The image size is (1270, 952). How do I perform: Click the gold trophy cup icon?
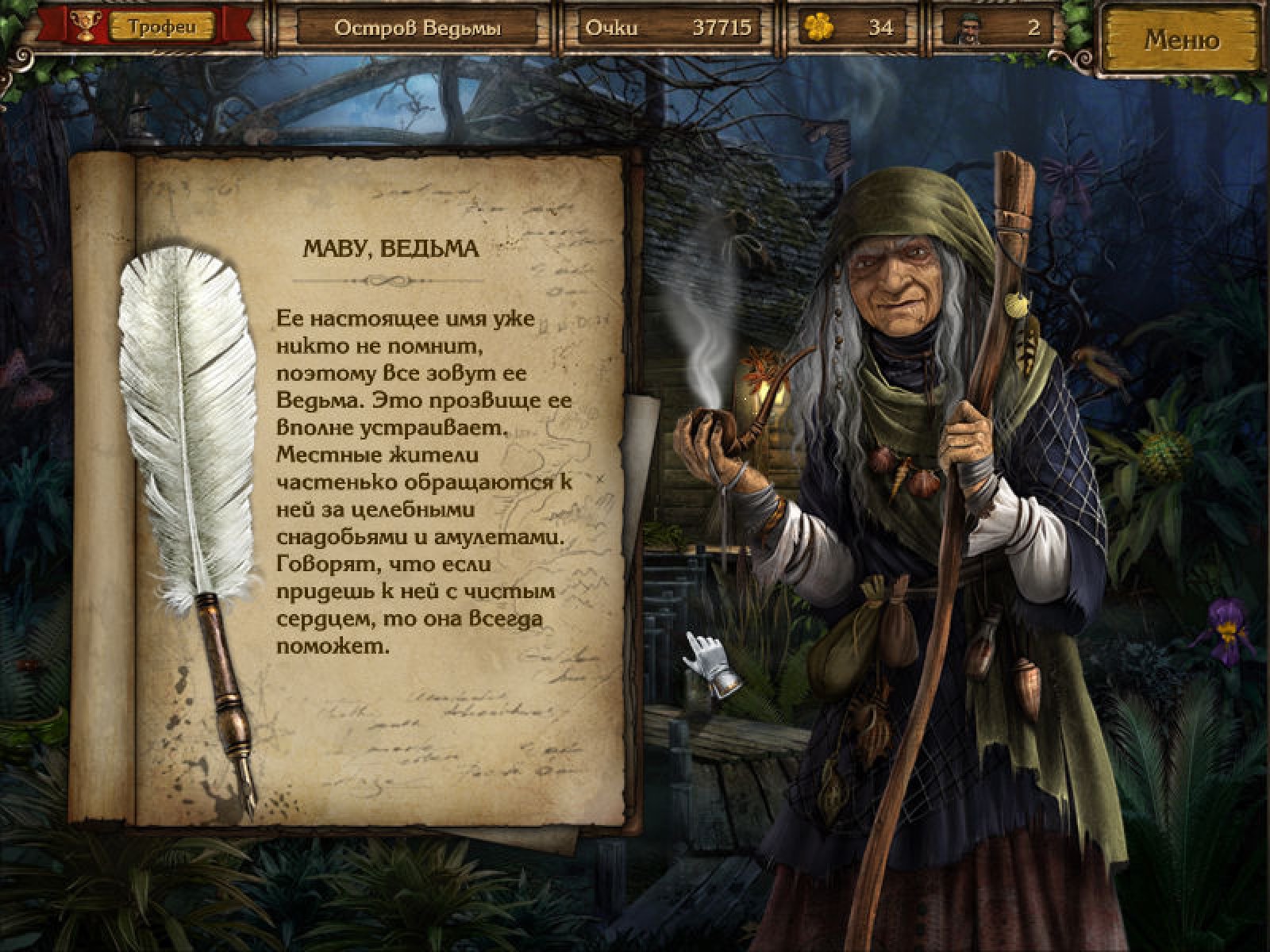(83, 26)
